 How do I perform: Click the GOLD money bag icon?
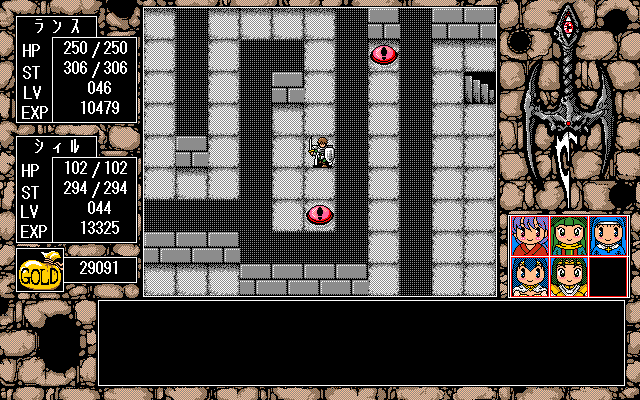[40, 270]
